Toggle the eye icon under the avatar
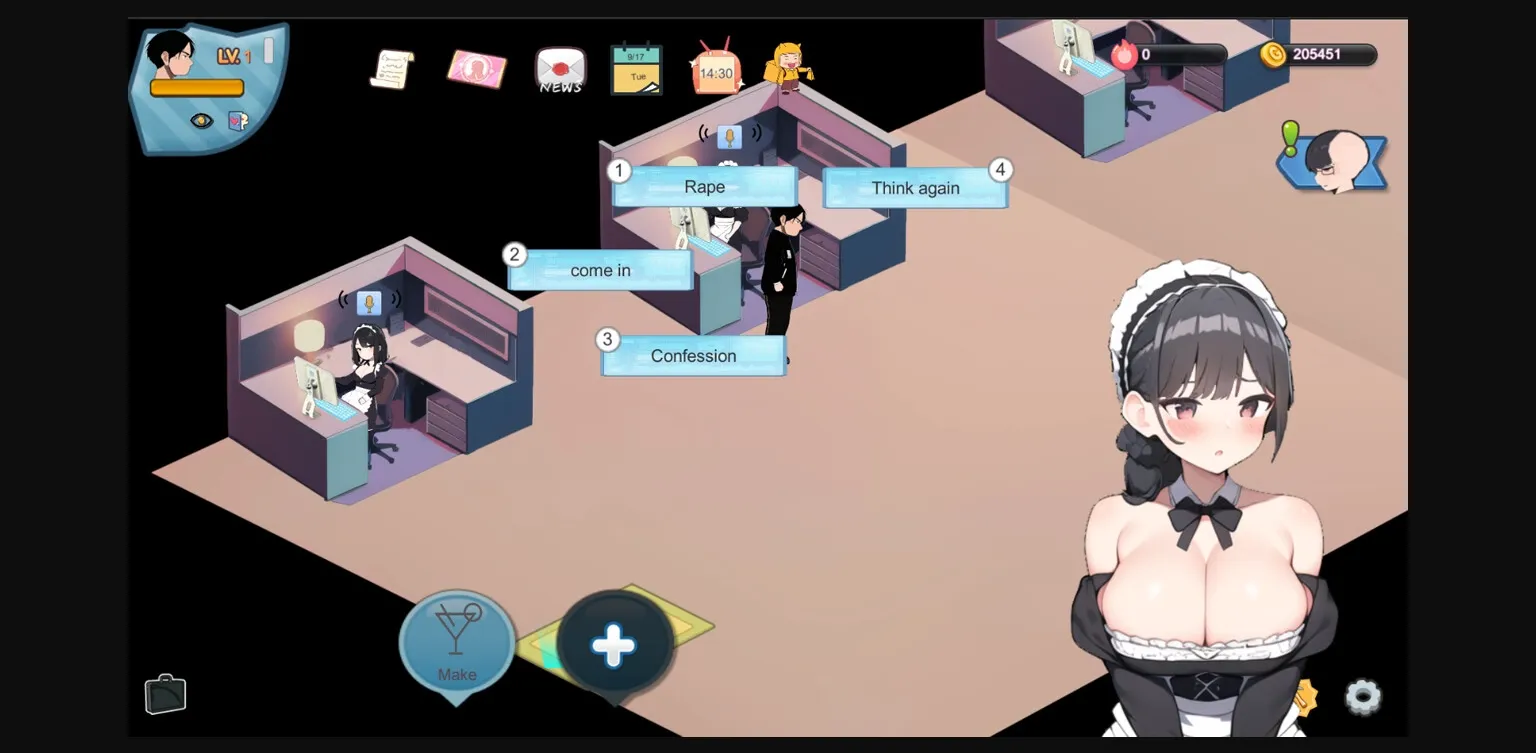 click(x=200, y=122)
